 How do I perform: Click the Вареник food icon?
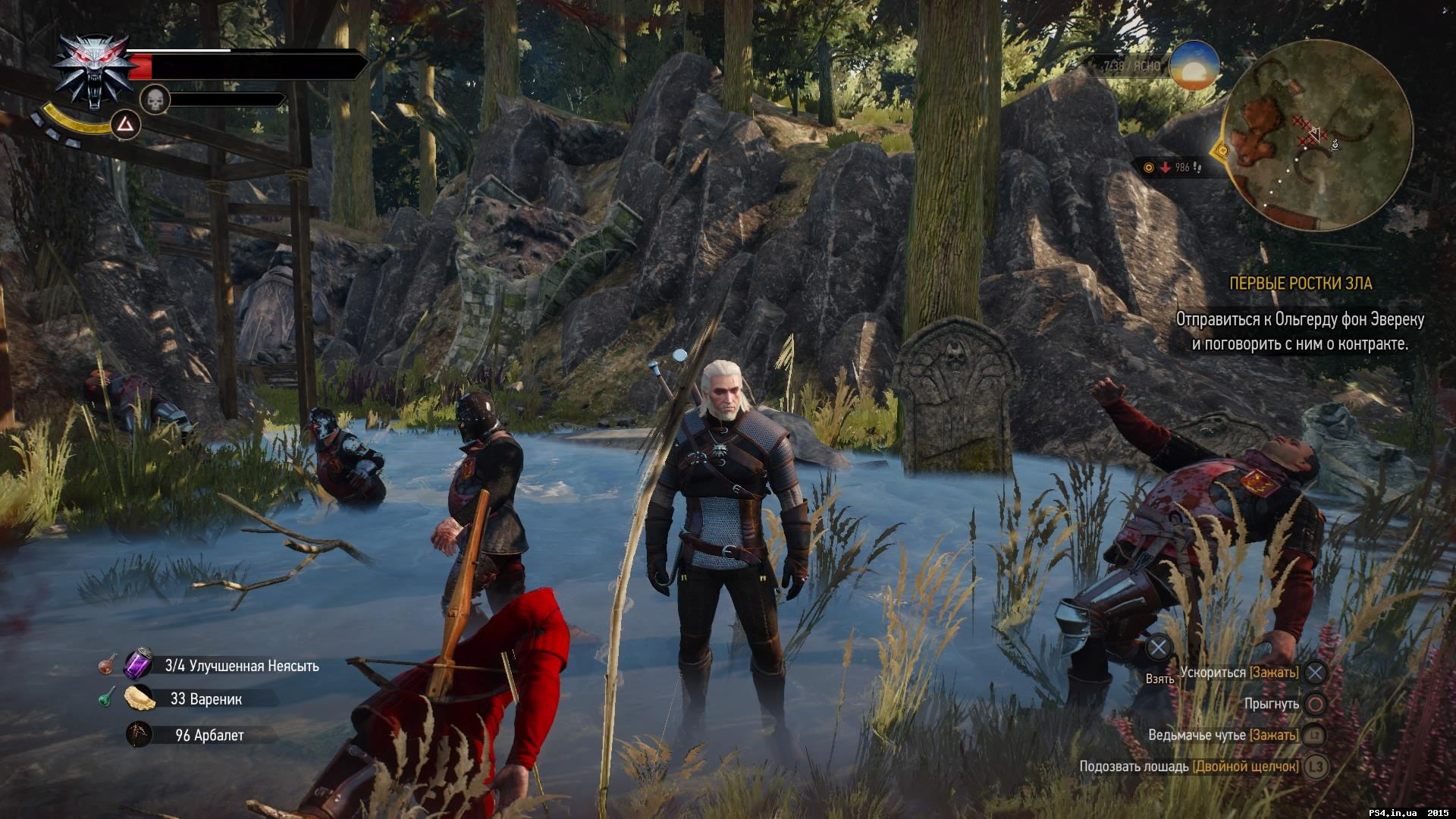point(138,698)
